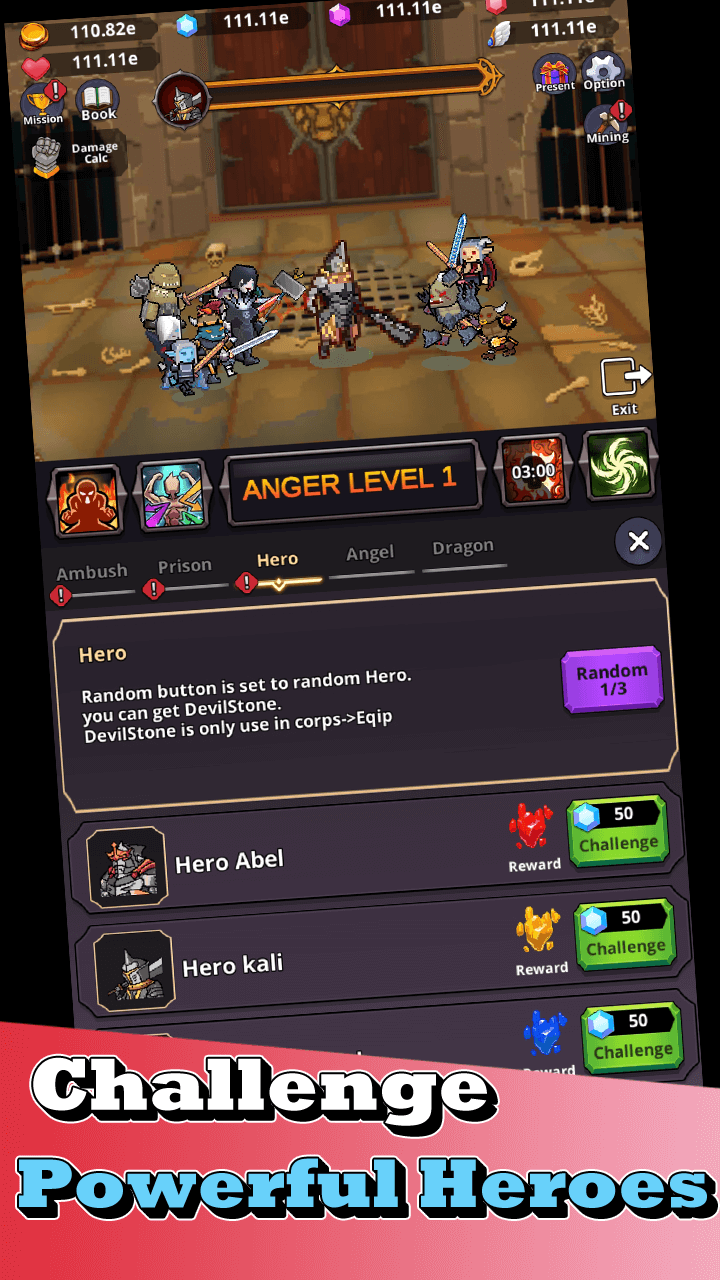
Task: Open the Option gear settings
Action: click(x=604, y=71)
